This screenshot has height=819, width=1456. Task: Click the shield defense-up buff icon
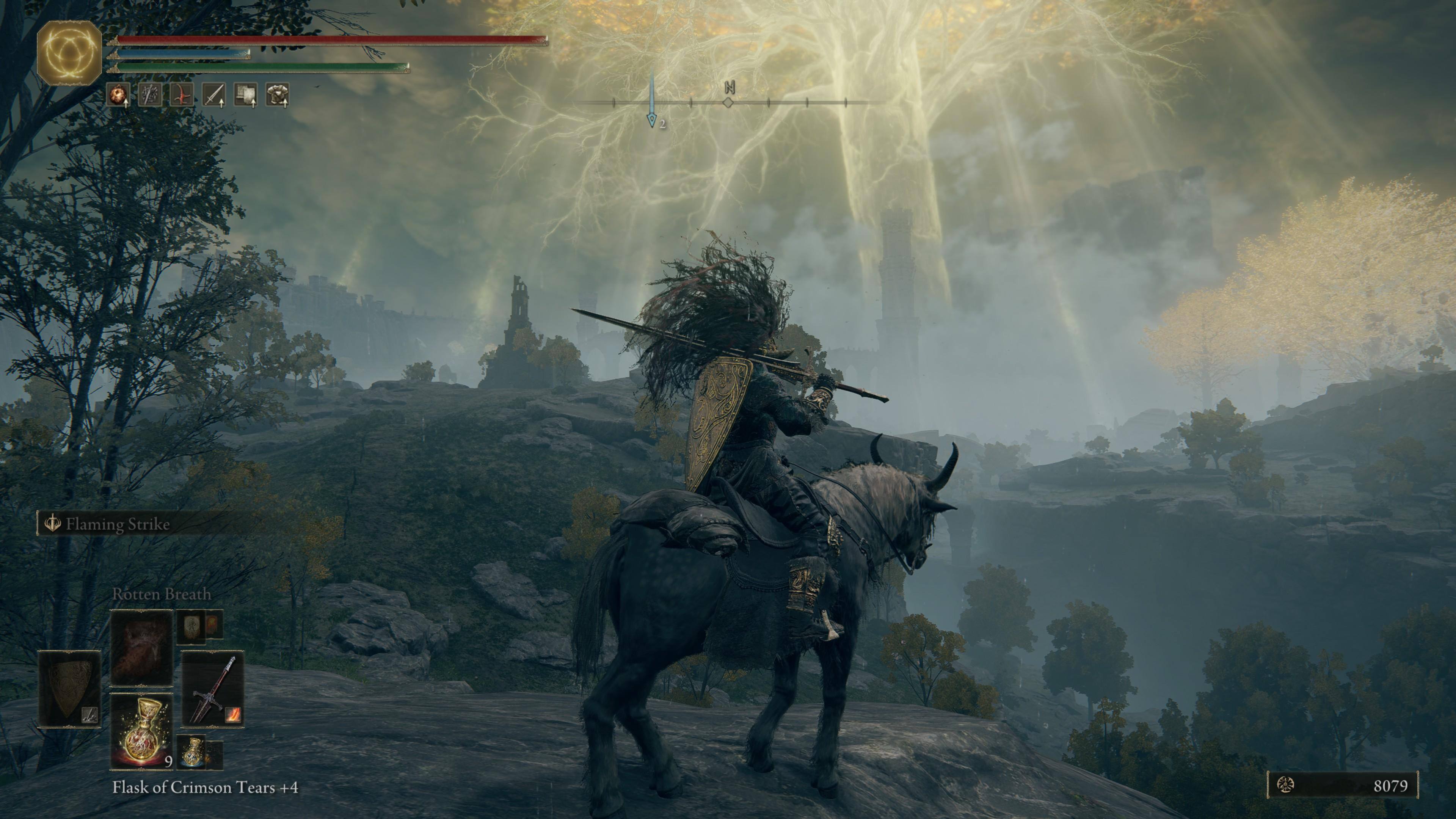pos(245,94)
